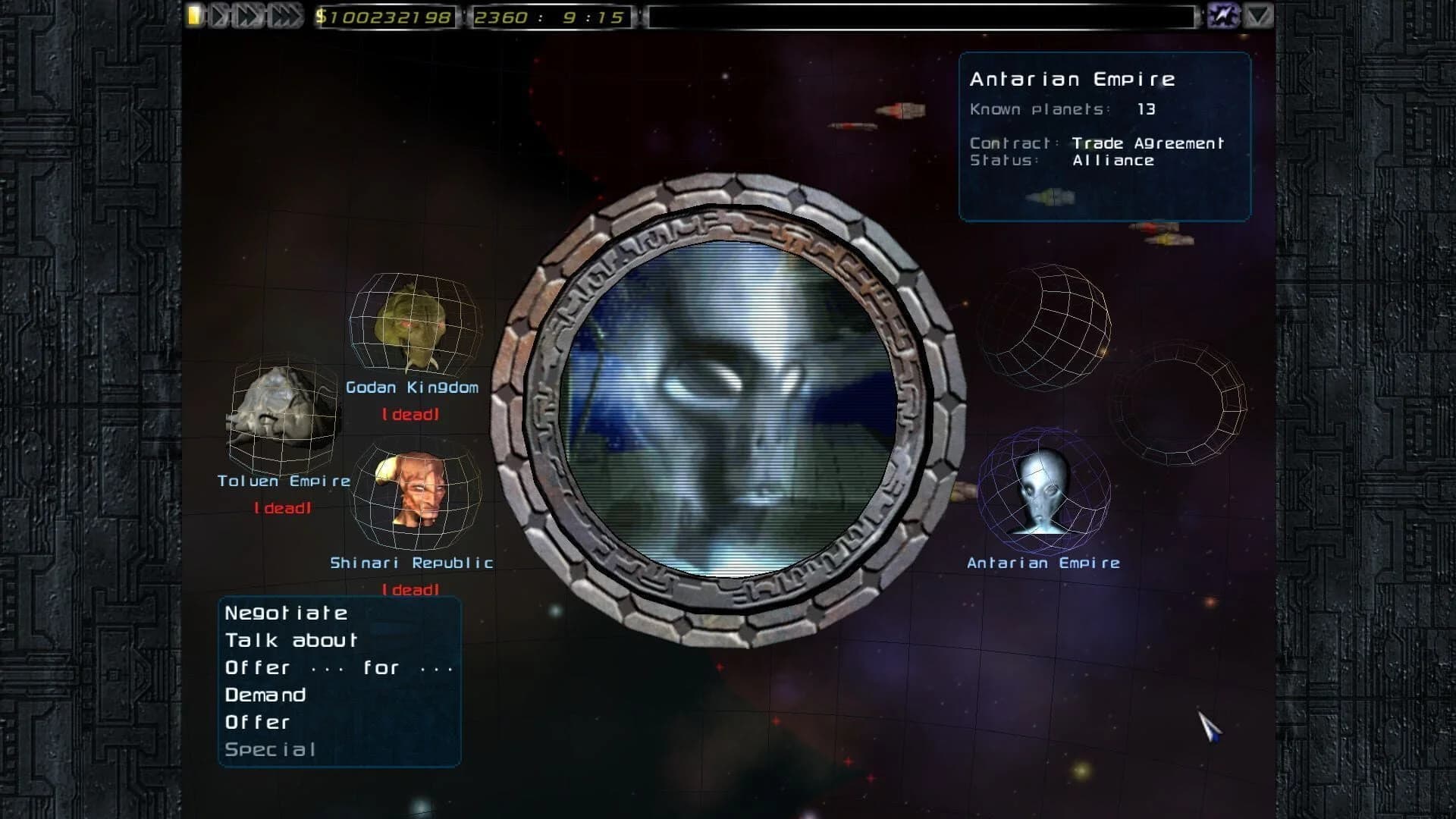Pause the game with the pause icon
Viewport: 1456px width, 819px height.
pyautogui.click(x=196, y=15)
